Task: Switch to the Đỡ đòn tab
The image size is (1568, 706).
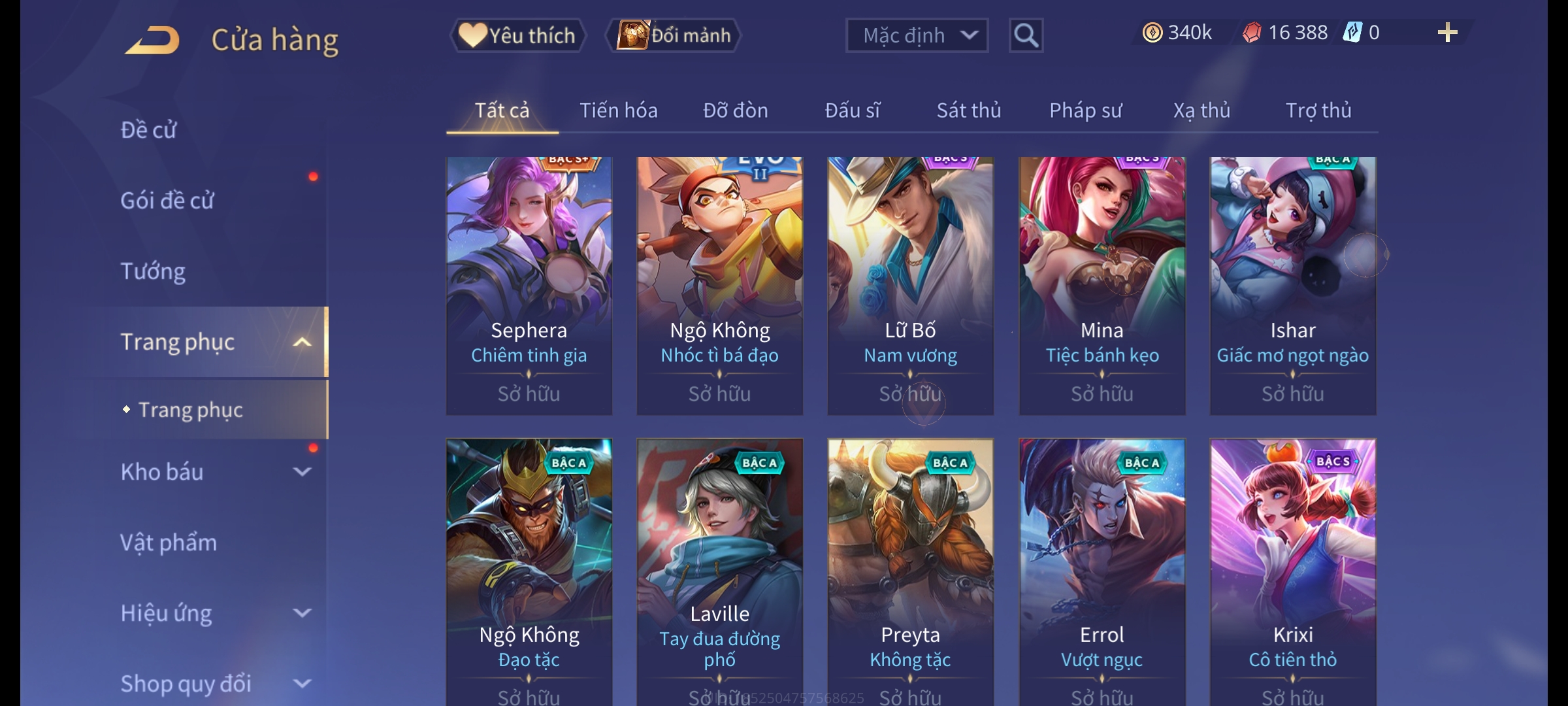Action: point(735,110)
